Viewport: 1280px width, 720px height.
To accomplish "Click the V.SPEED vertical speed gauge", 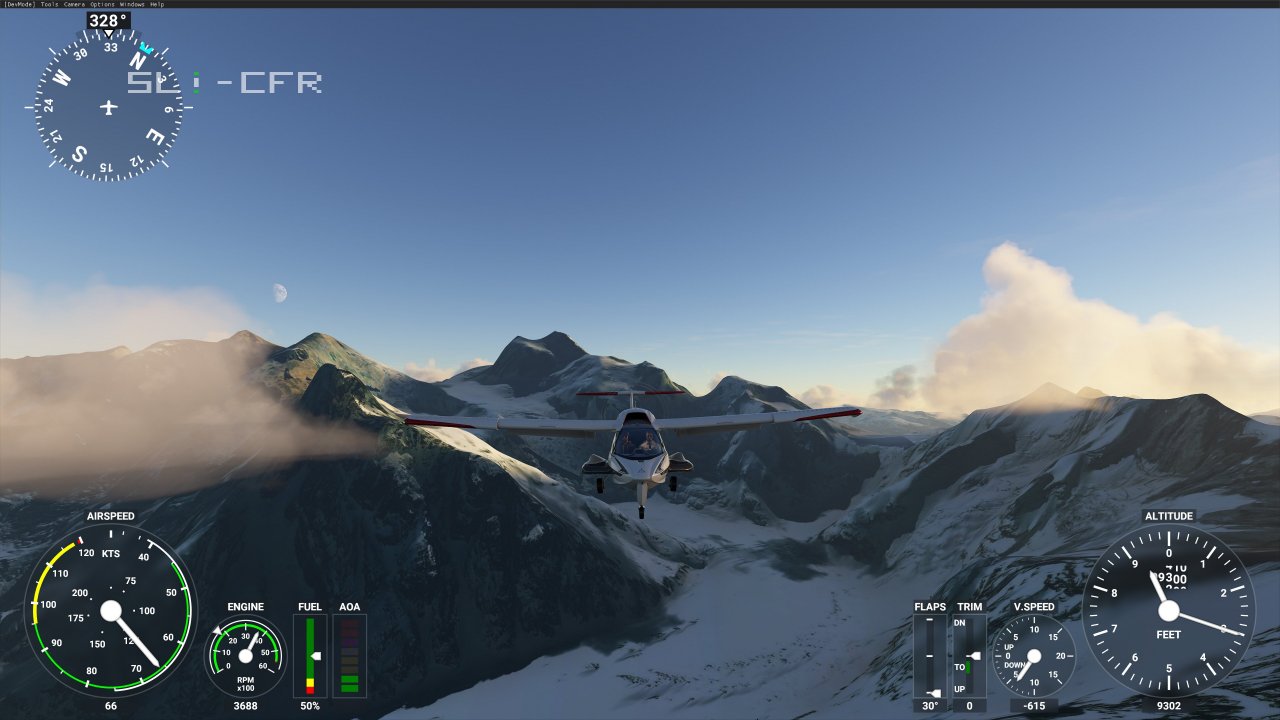I will point(1035,658).
